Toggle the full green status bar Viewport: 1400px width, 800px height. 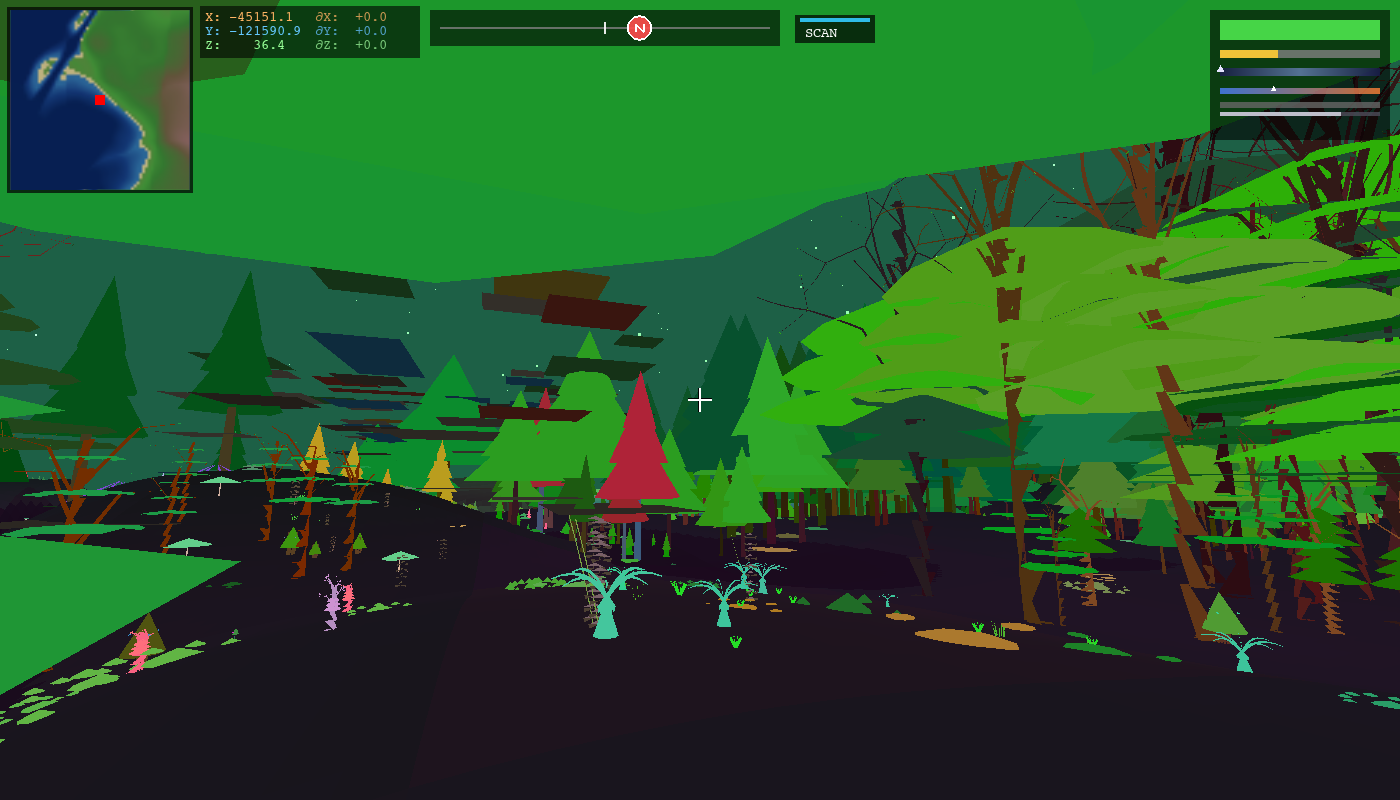pyautogui.click(x=1300, y=30)
